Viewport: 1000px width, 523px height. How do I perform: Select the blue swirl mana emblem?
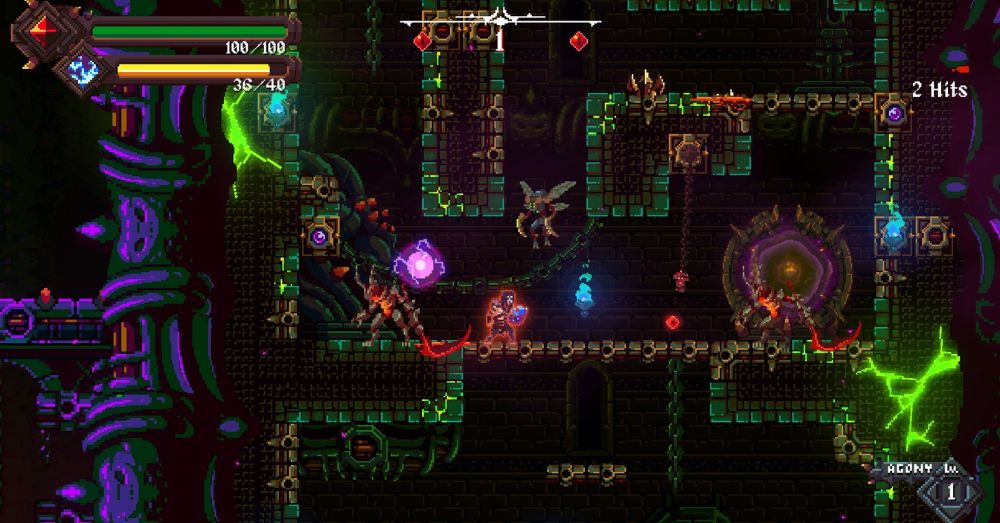click(82, 70)
